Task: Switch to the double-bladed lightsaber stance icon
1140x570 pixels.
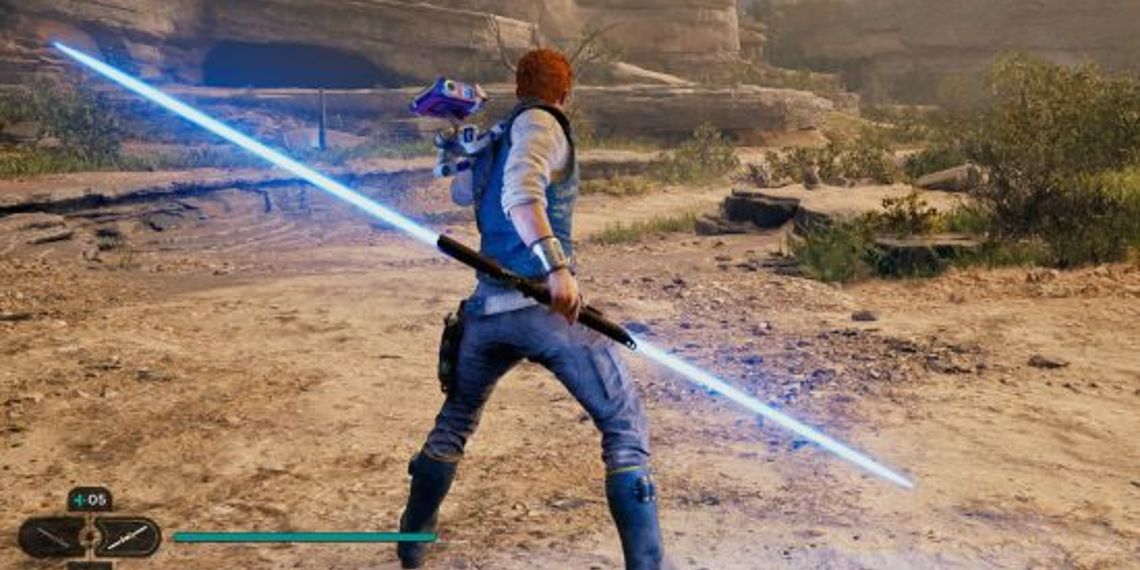Action: (x=128, y=537)
